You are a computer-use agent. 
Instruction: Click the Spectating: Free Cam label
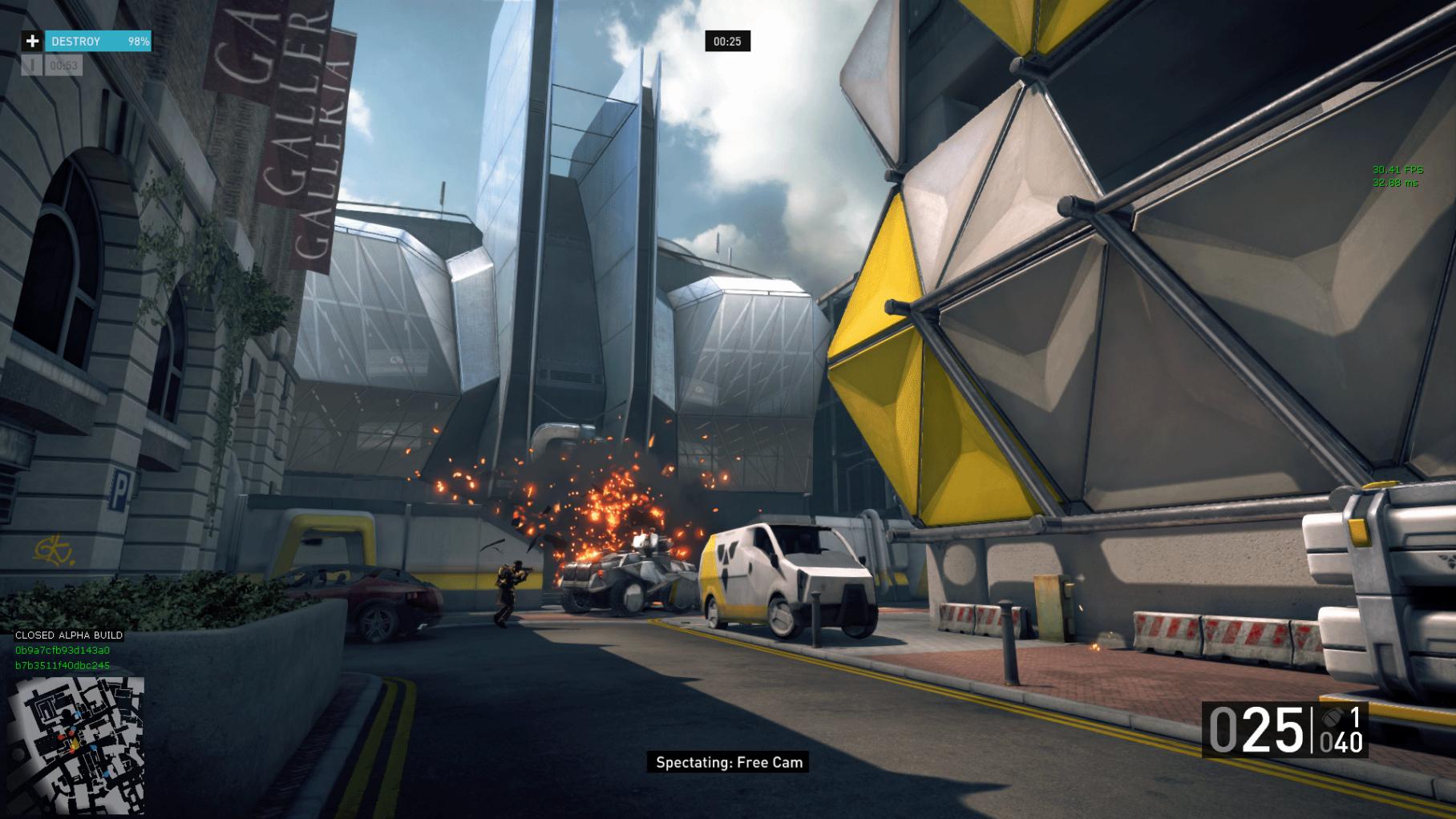[x=729, y=762]
